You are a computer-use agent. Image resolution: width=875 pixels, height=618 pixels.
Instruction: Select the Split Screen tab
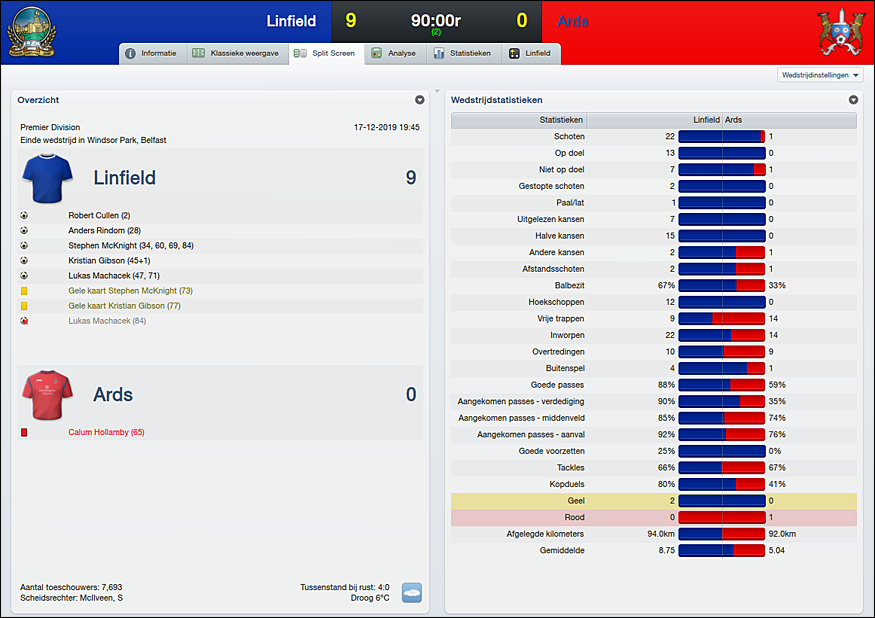point(324,53)
